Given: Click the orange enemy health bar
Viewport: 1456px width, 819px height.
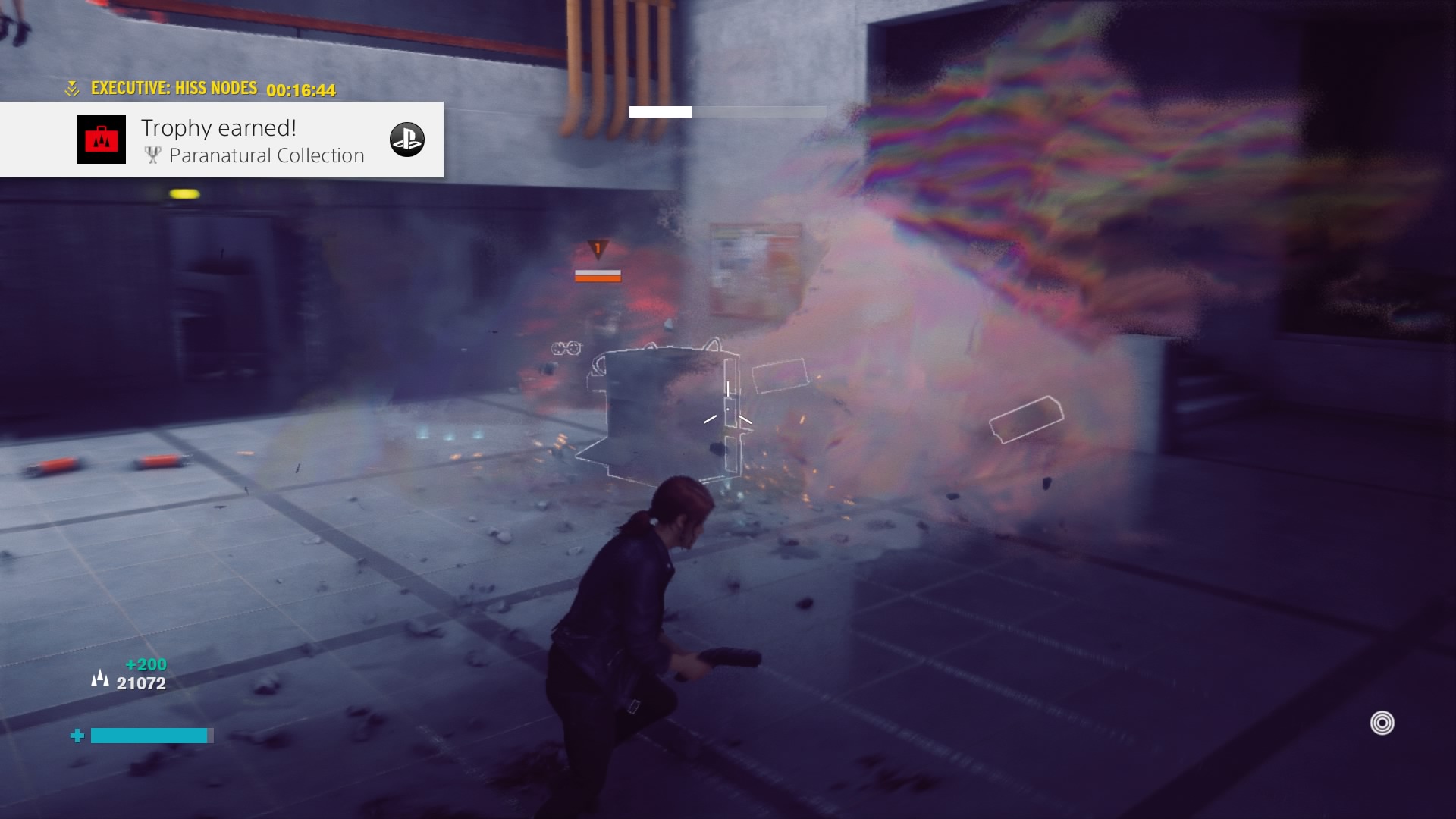Looking at the screenshot, I should pyautogui.click(x=598, y=275).
